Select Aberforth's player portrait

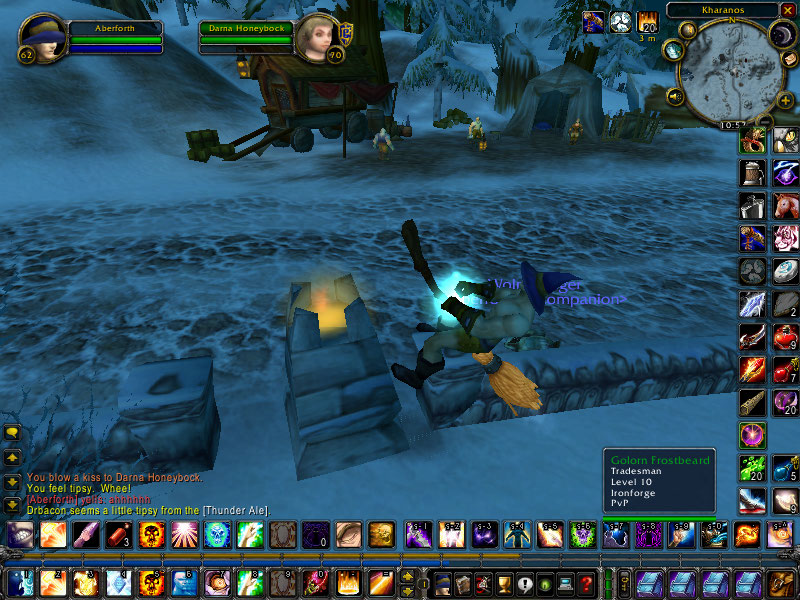pos(42,38)
